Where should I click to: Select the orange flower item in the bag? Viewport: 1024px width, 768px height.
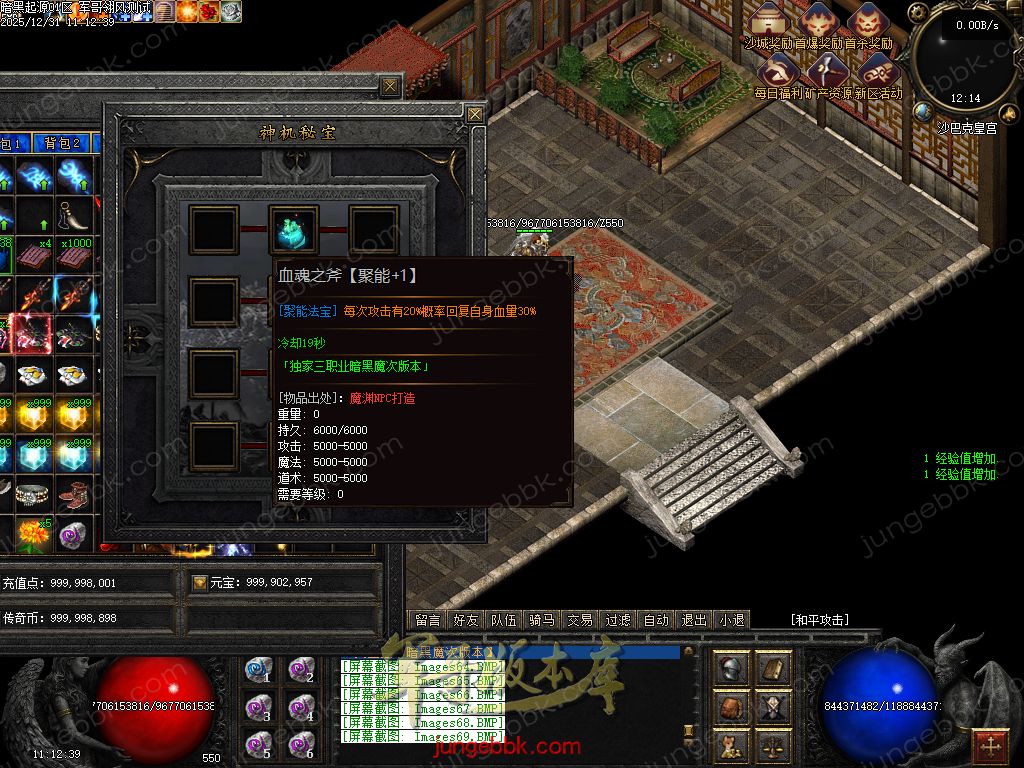pyautogui.click(x=33, y=531)
